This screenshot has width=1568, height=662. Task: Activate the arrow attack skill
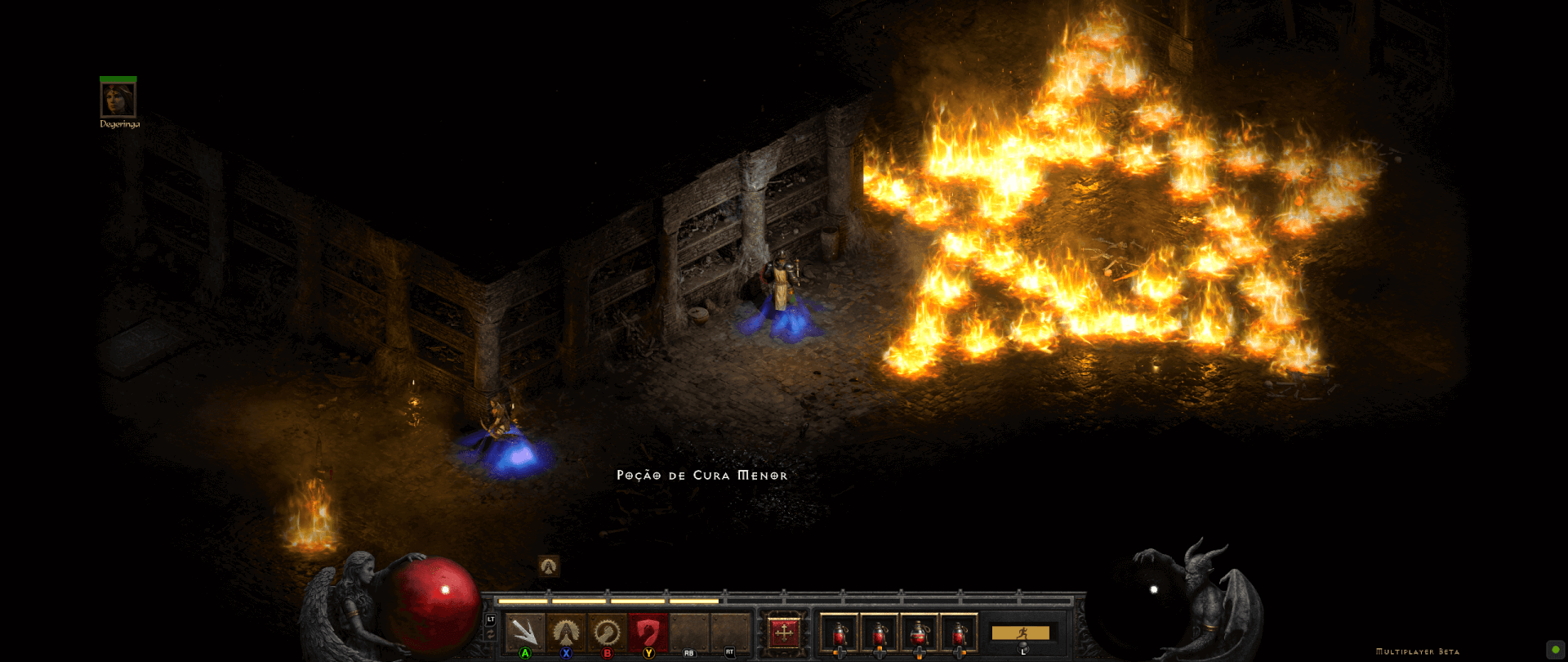(x=524, y=632)
